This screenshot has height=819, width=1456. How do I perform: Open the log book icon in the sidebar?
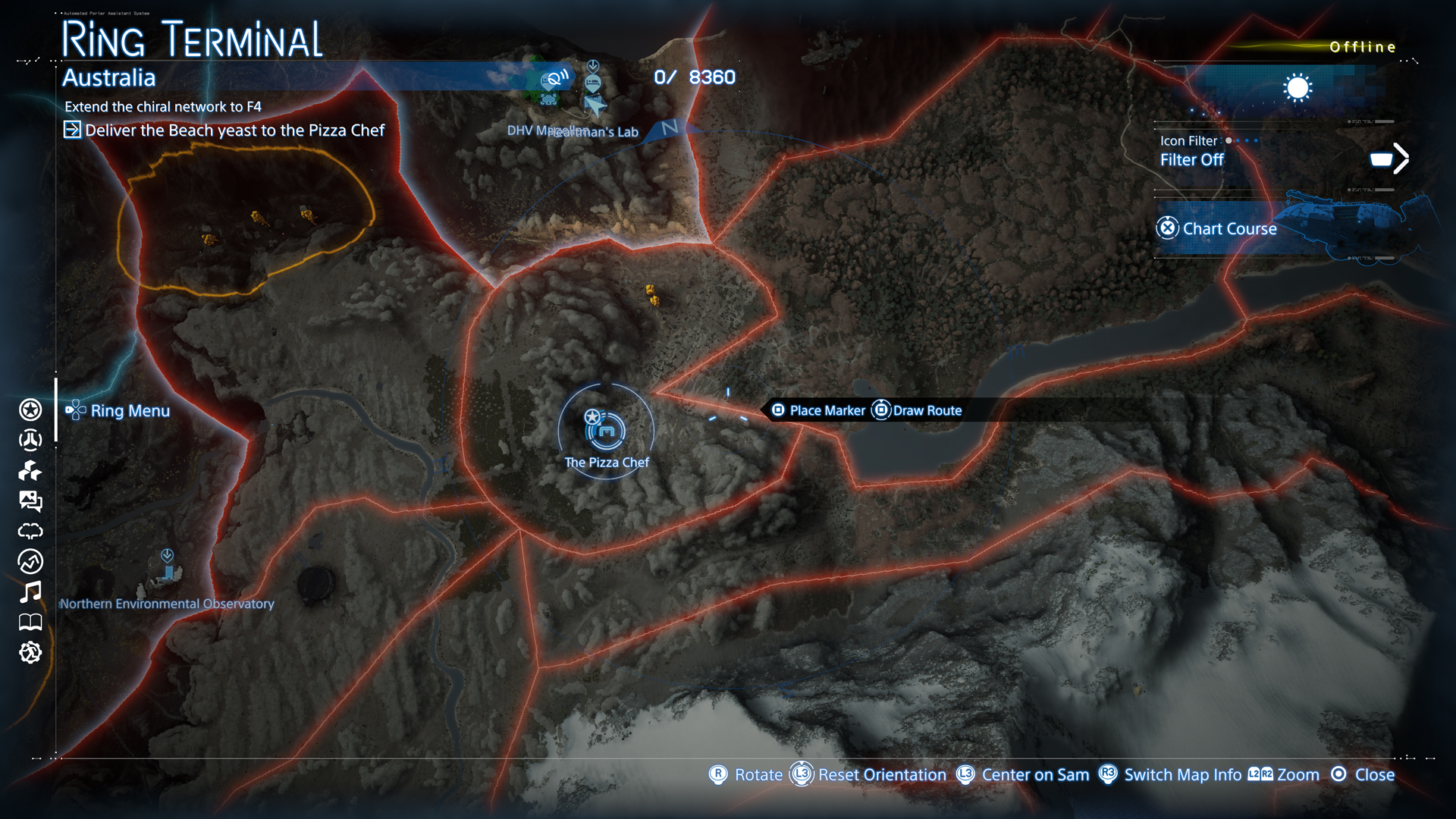[x=29, y=623]
